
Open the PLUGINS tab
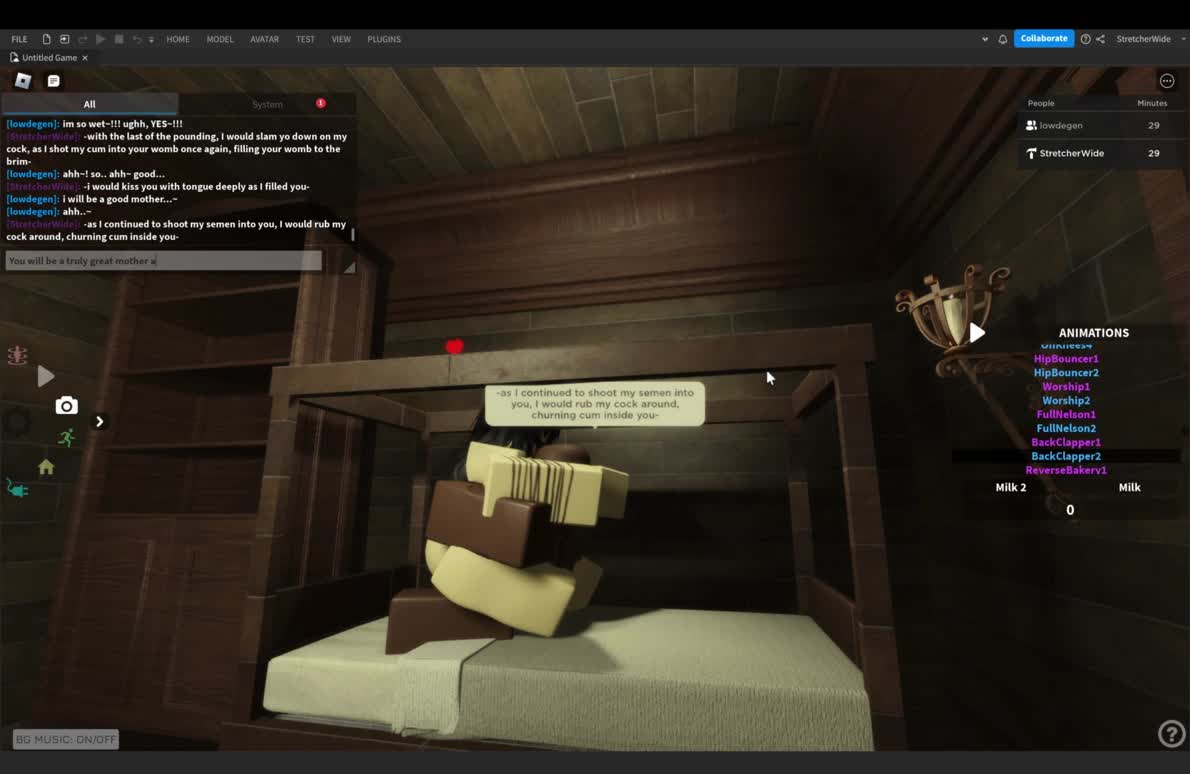pyautogui.click(x=384, y=39)
